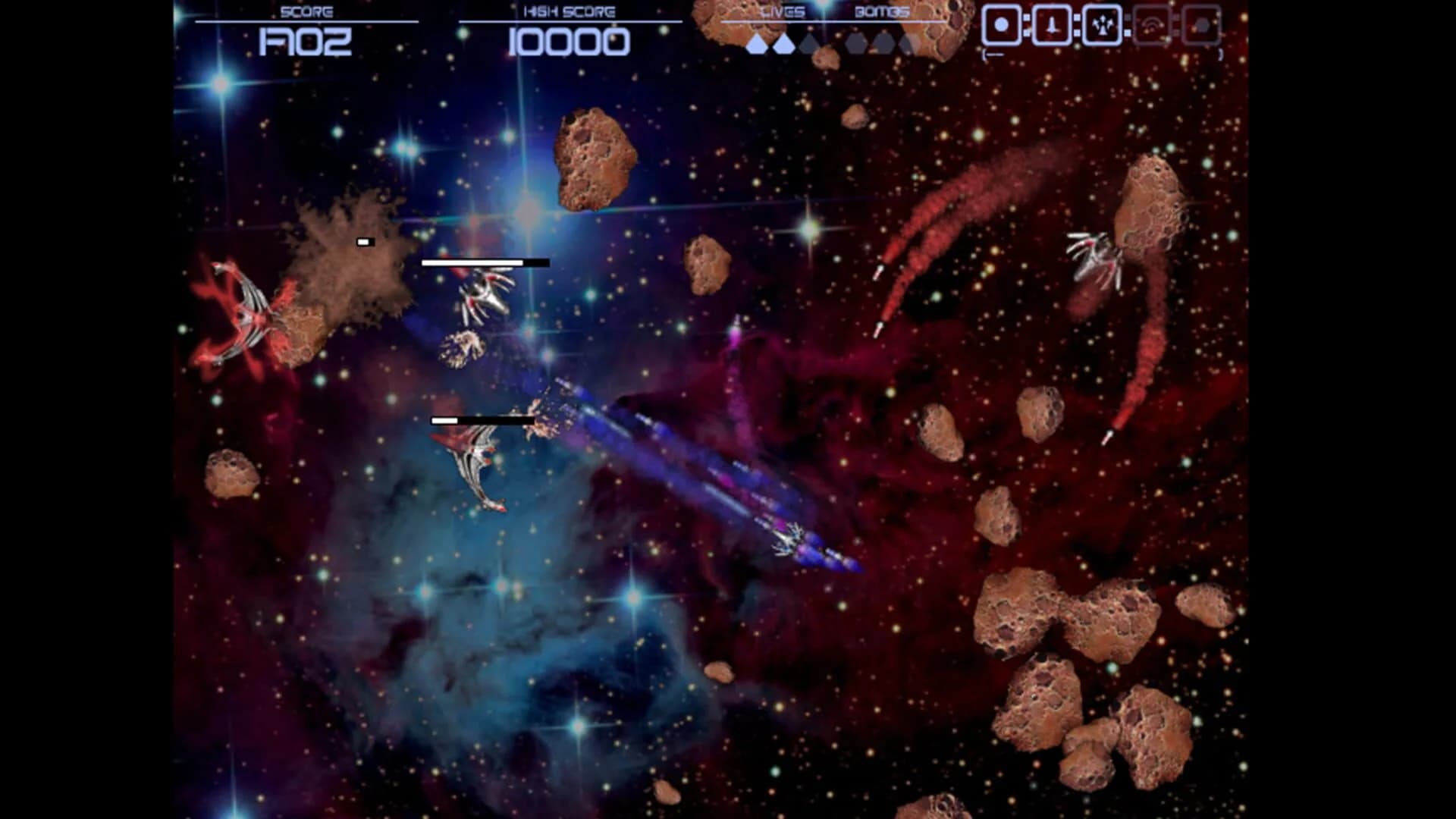
Task: Toggle the empty third life diamond
Action: click(808, 43)
